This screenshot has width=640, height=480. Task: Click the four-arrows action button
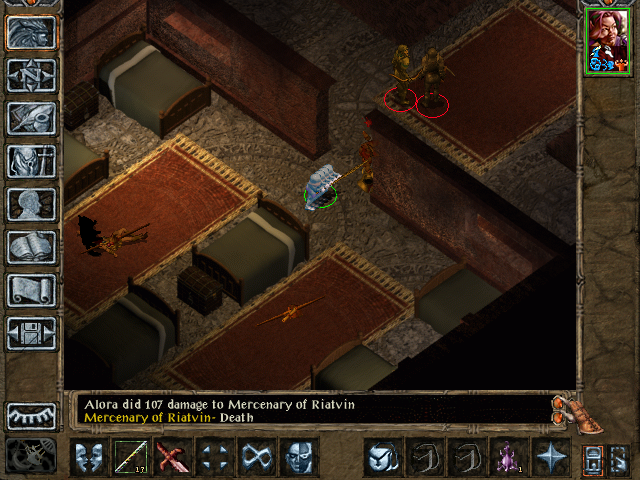[215, 457]
